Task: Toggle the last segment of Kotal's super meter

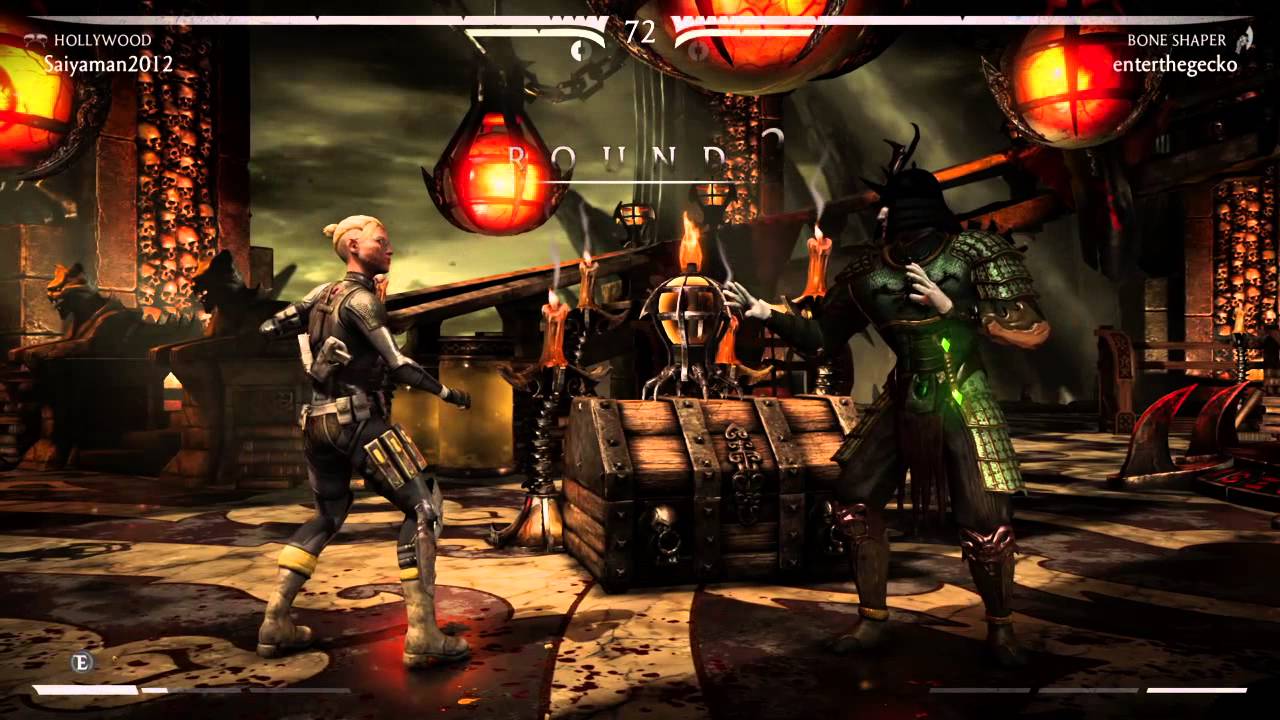Action: pyautogui.click(x=1195, y=688)
